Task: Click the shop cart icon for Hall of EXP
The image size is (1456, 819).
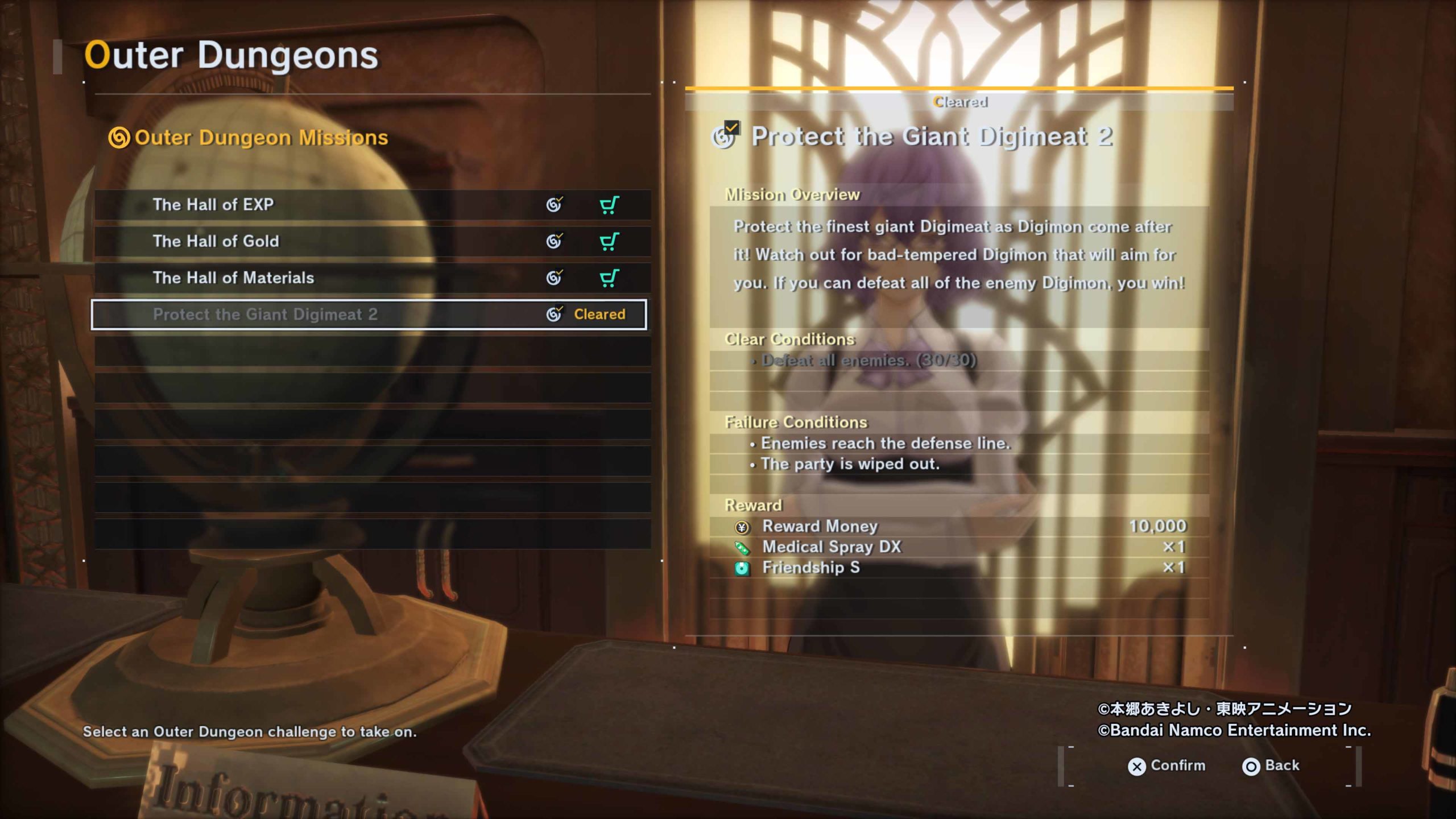Action: tap(609, 205)
